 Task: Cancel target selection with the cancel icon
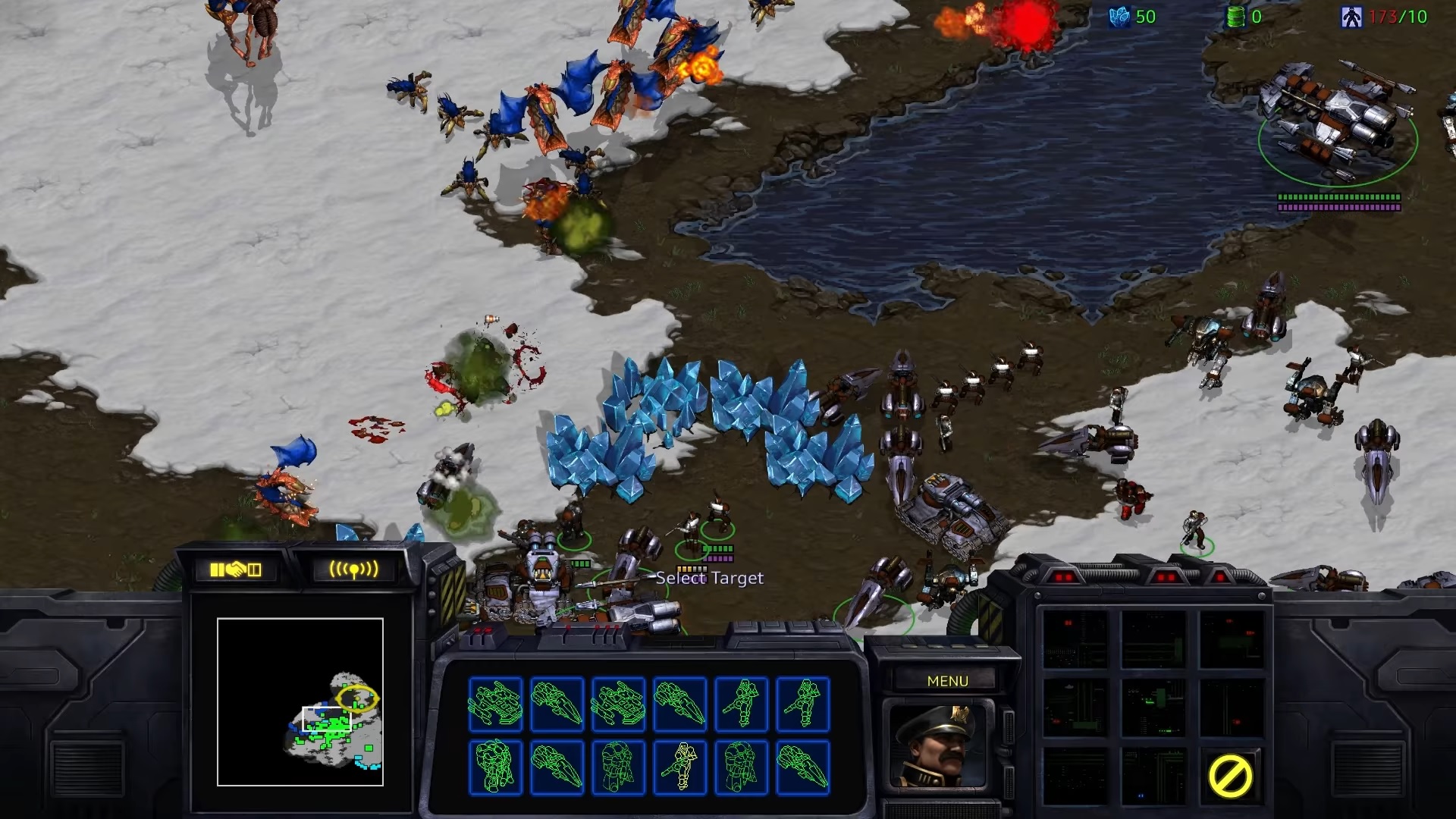[1229, 775]
